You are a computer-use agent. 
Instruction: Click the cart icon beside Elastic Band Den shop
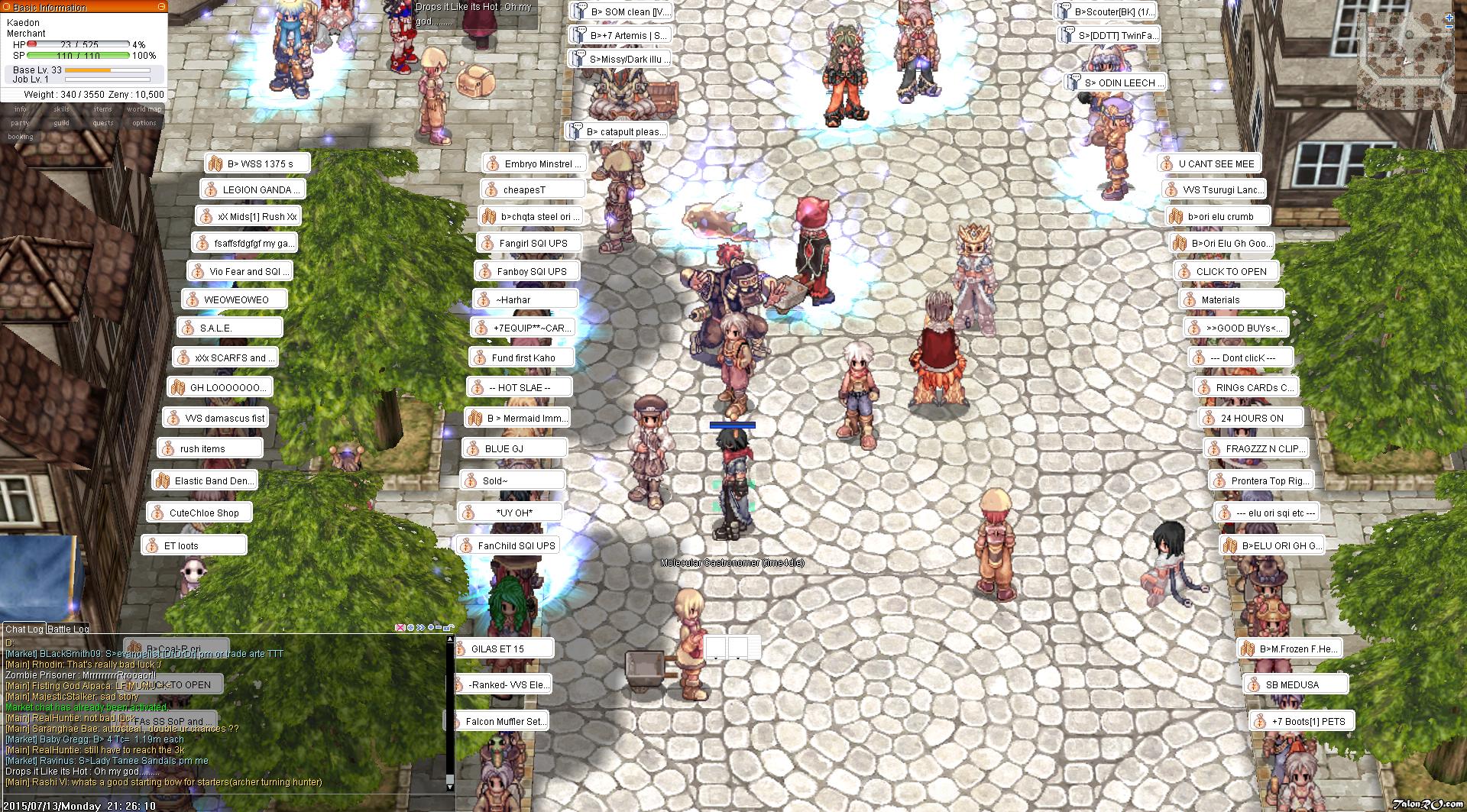pyautogui.click(x=161, y=480)
